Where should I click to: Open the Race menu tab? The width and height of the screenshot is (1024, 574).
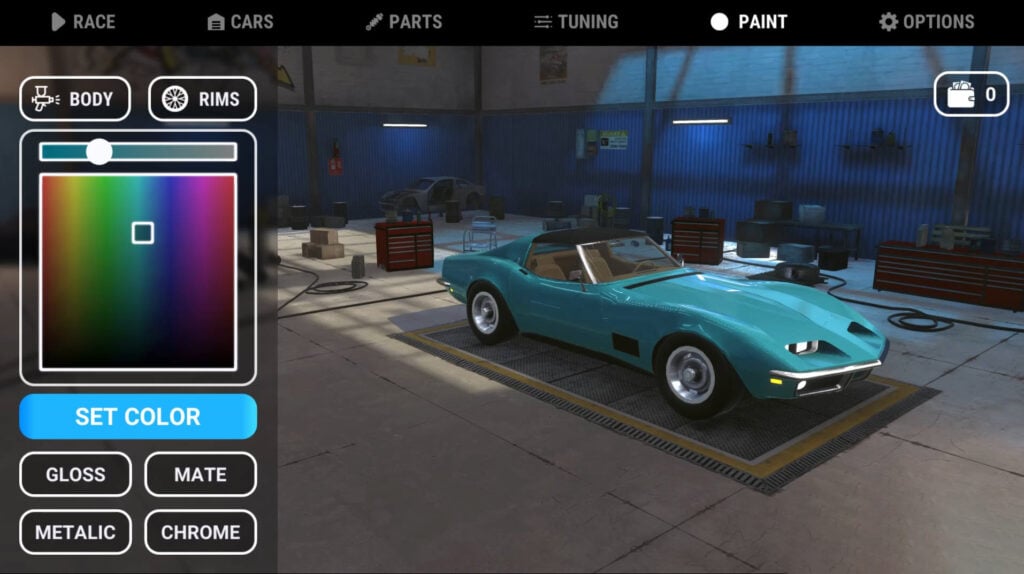coord(83,22)
